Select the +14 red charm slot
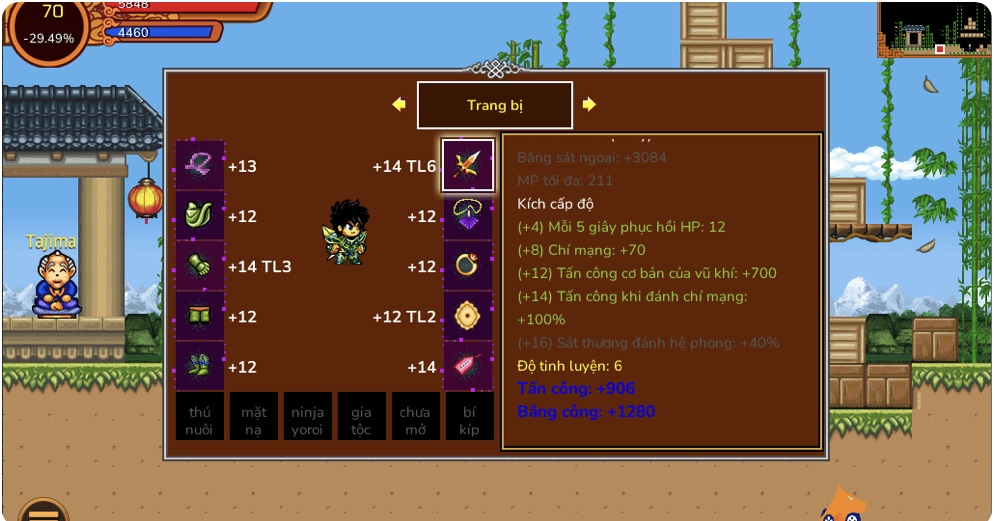The image size is (995, 521). pos(468,366)
